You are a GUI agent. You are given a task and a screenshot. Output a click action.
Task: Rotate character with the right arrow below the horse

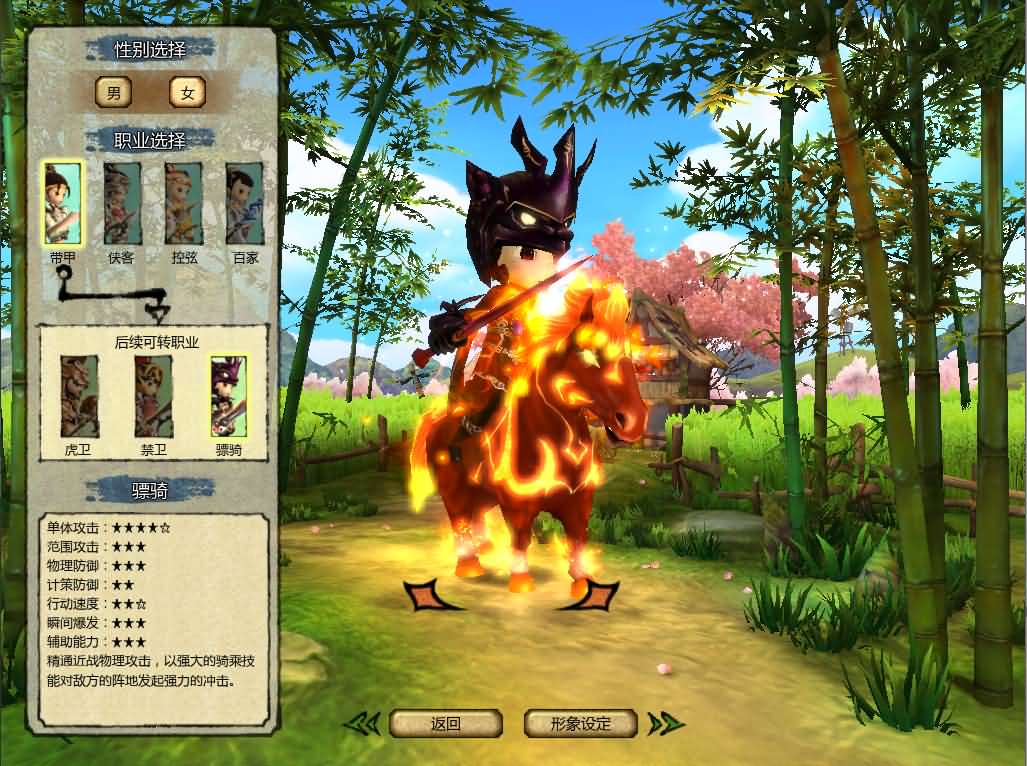pyautogui.click(x=599, y=596)
